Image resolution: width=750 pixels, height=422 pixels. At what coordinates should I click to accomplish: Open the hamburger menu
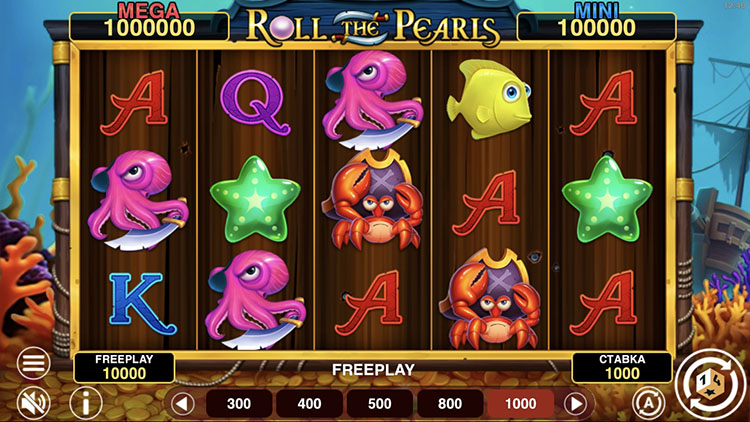click(x=34, y=364)
